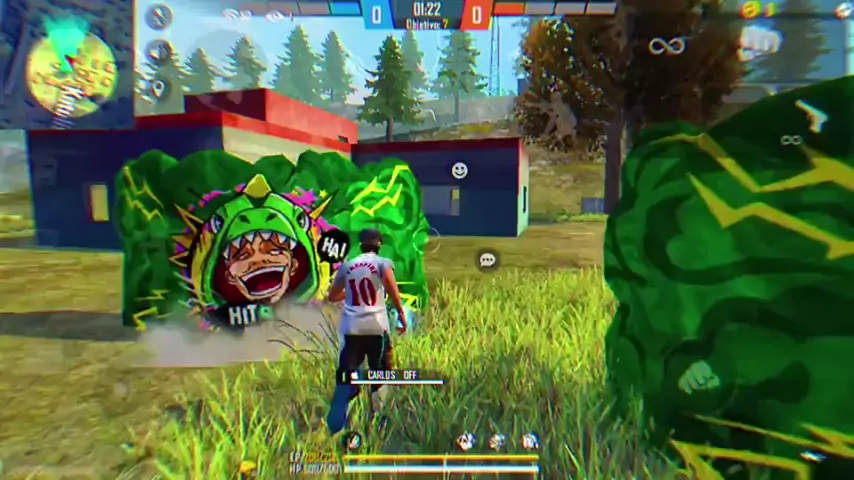This screenshot has height=480, width=854.
Task: Tap the smiley emote button
Action: click(459, 171)
